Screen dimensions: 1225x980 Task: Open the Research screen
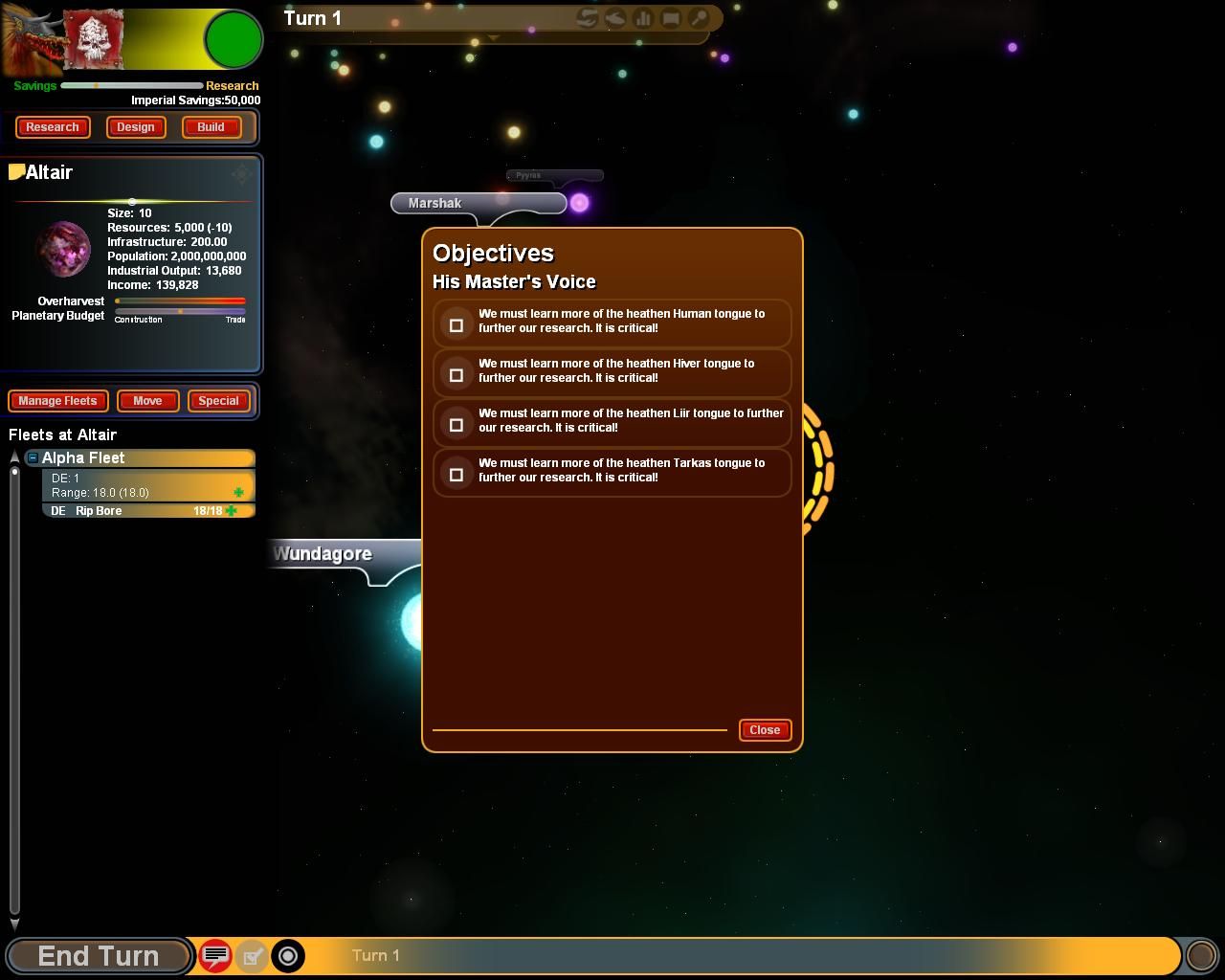click(x=53, y=127)
